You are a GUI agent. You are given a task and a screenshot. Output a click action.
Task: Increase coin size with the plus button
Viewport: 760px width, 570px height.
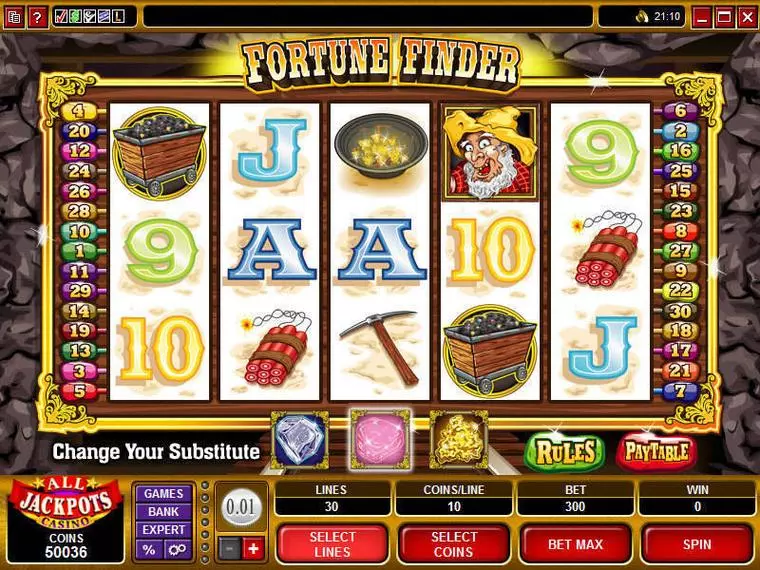click(x=252, y=547)
